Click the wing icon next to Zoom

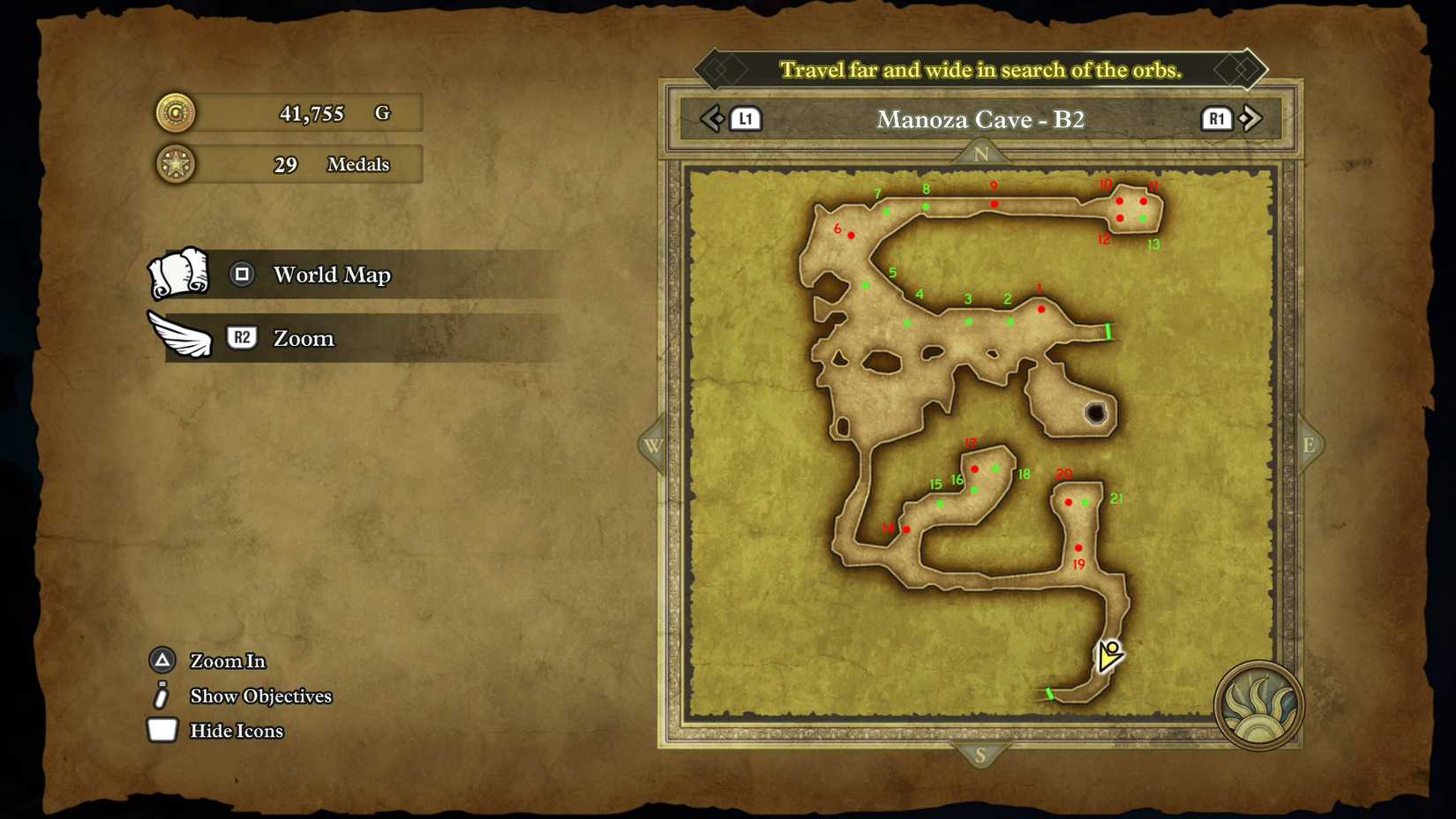181,336
